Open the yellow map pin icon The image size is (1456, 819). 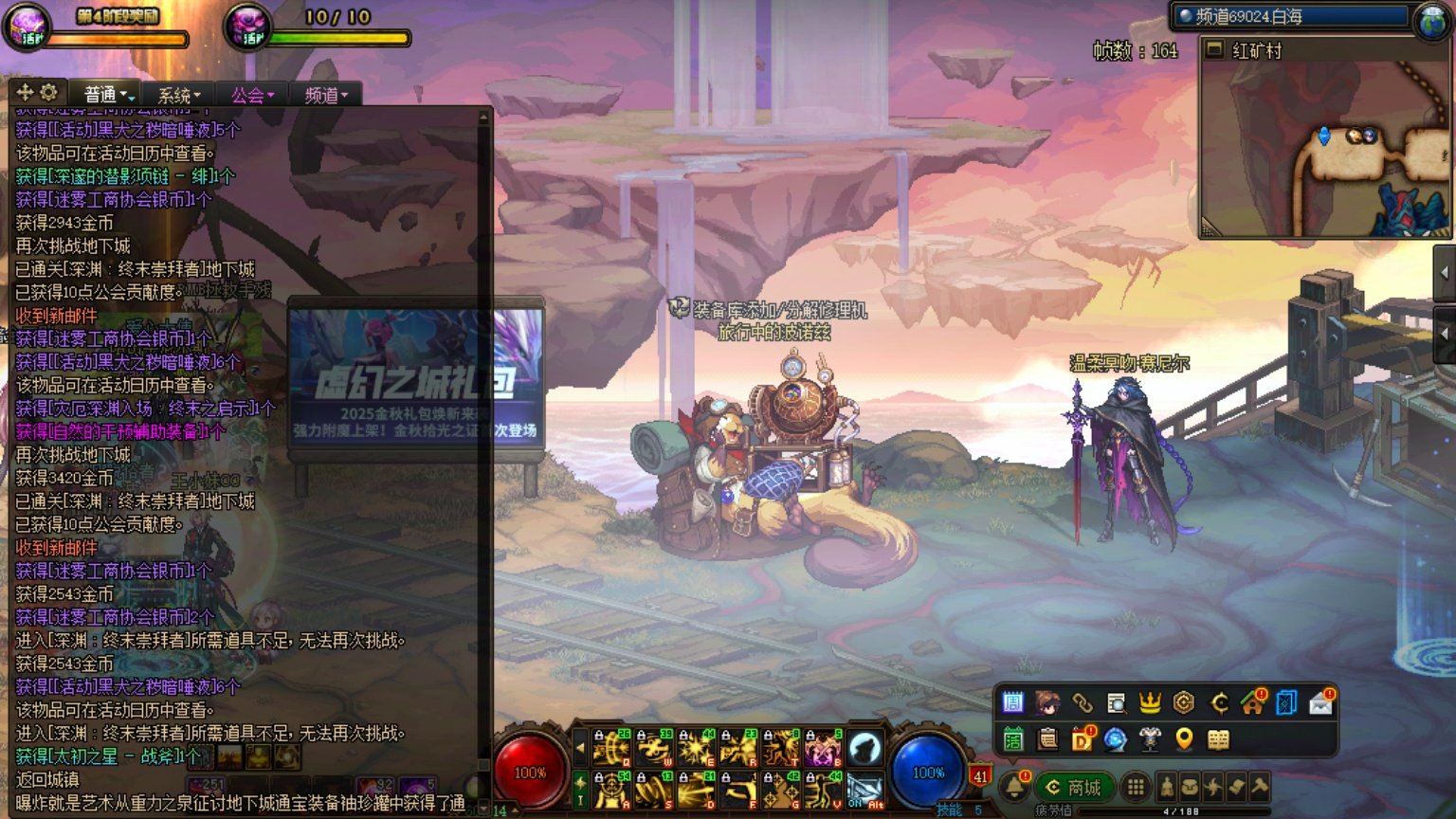pos(1184,739)
